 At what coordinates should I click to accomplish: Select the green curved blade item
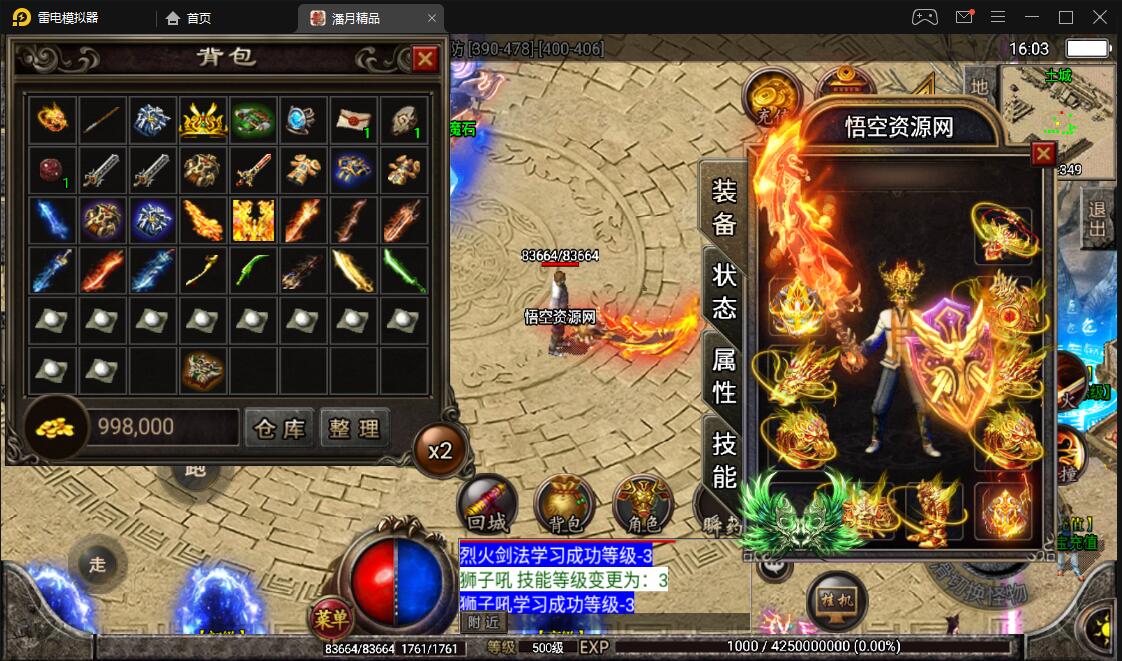253,271
